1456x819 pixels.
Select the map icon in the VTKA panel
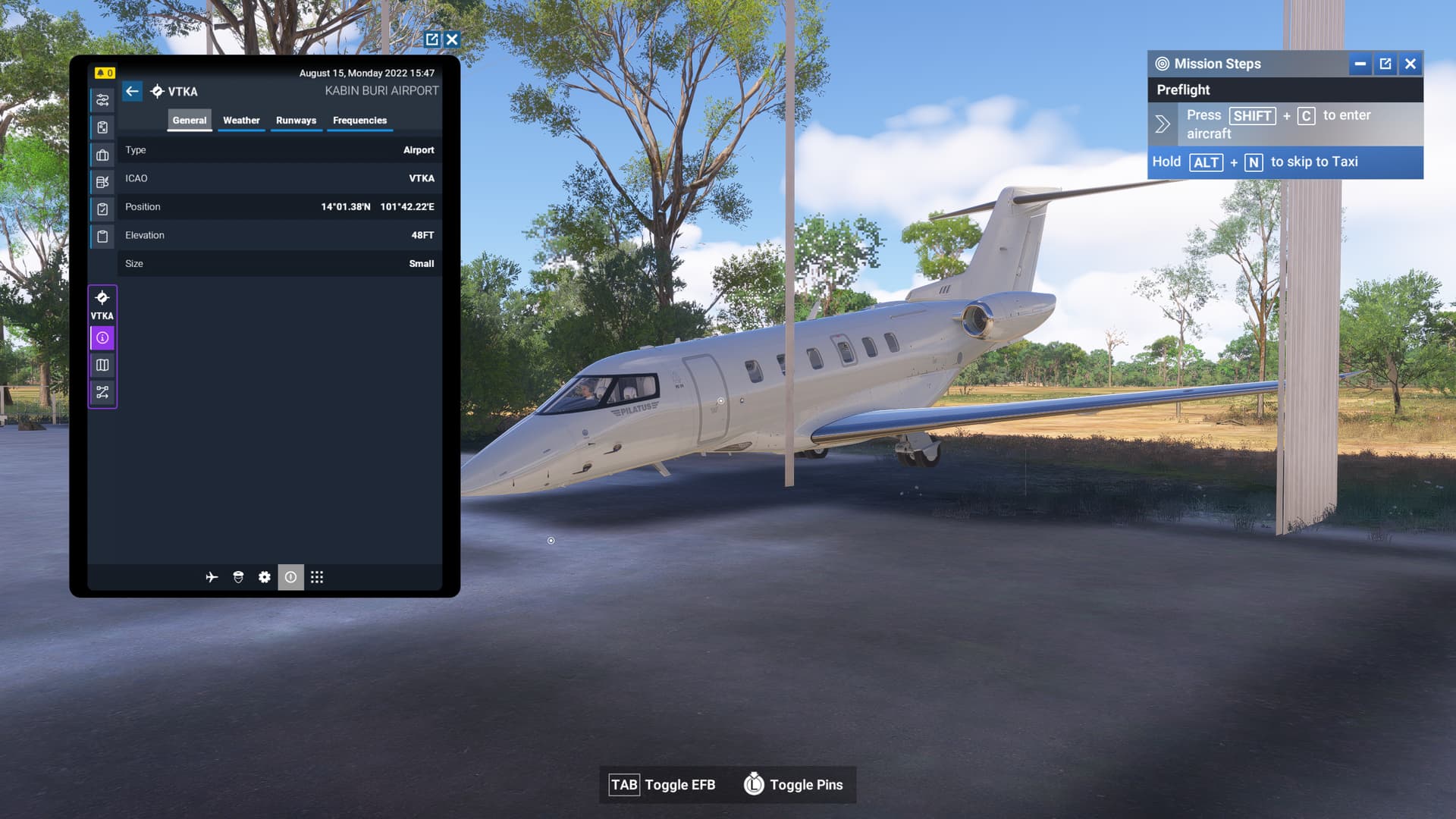point(102,365)
